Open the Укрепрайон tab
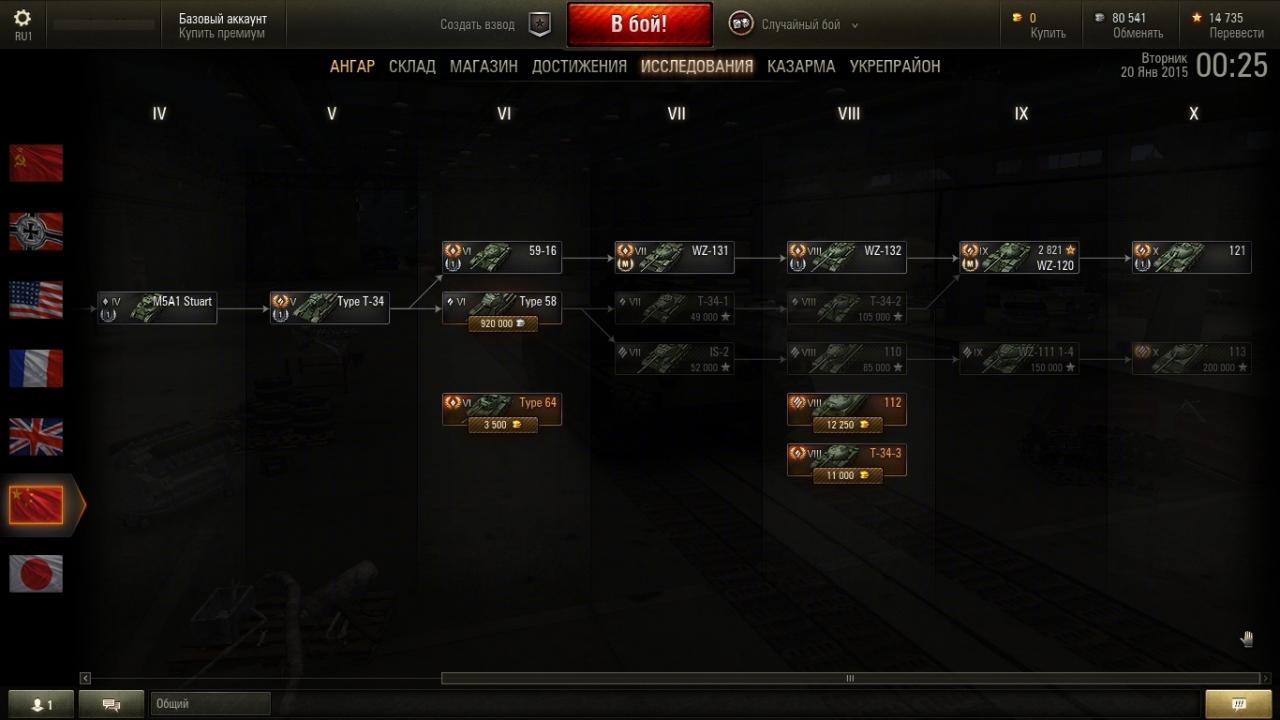 (894, 66)
